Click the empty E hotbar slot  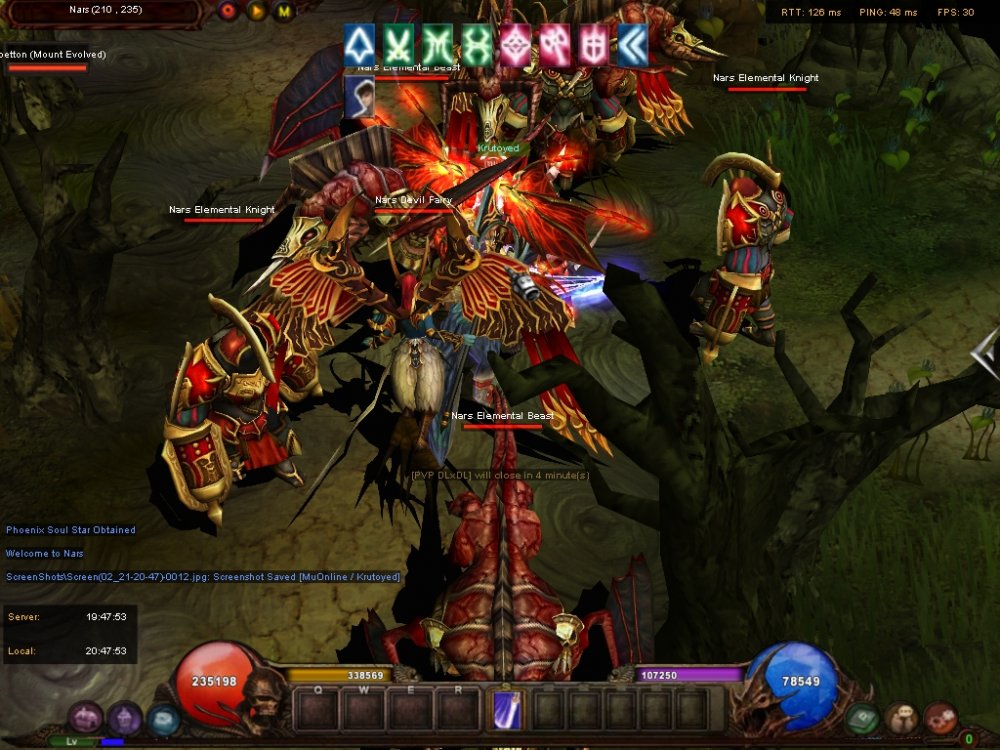[411, 711]
